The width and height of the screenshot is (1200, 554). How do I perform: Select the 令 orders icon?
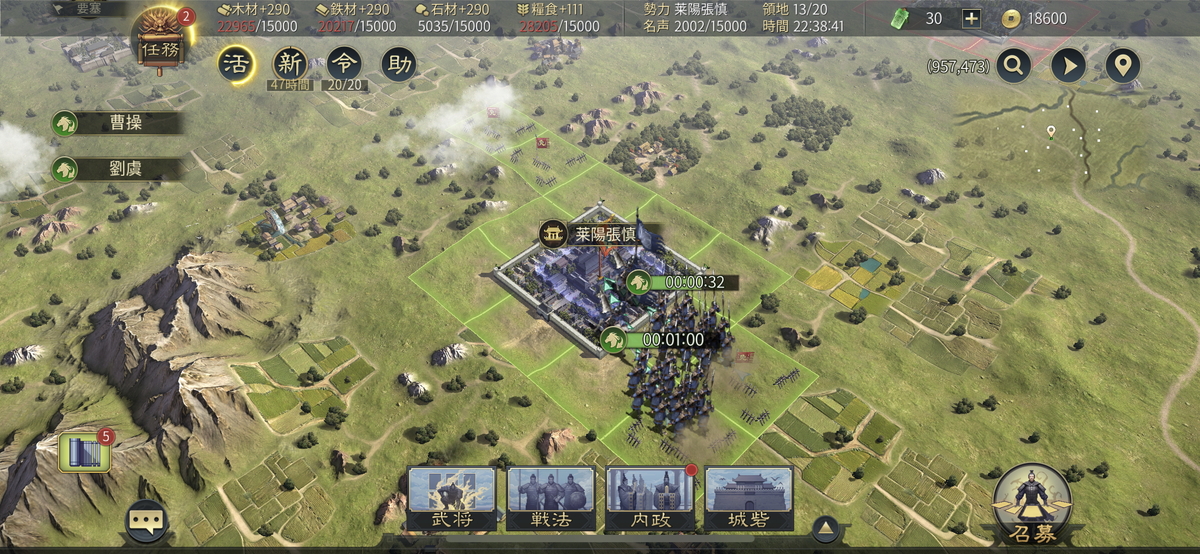tap(345, 65)
